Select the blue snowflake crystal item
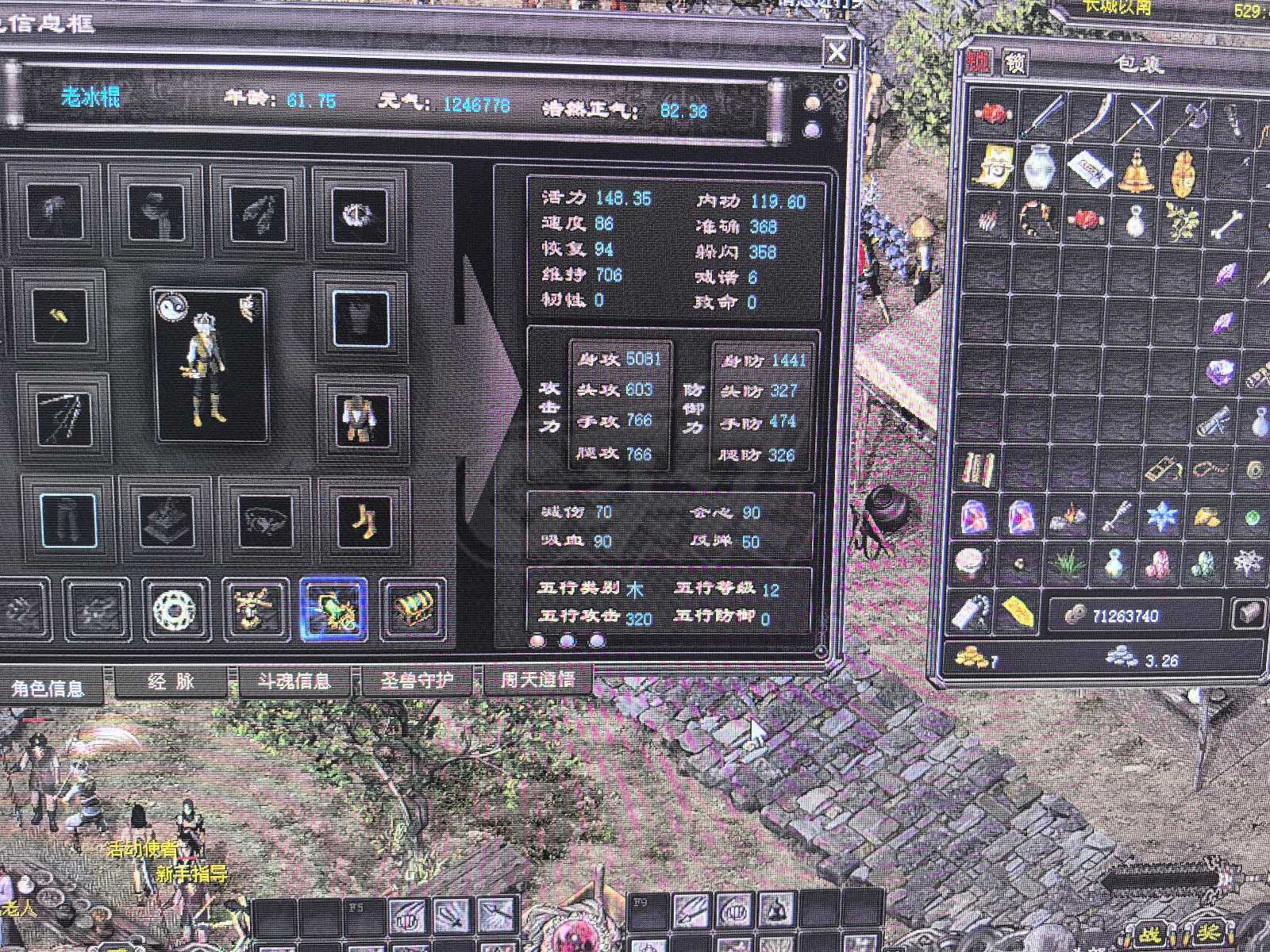Image resolution: width=1270 pixels, height=952 pixels. click(1162, 516)
